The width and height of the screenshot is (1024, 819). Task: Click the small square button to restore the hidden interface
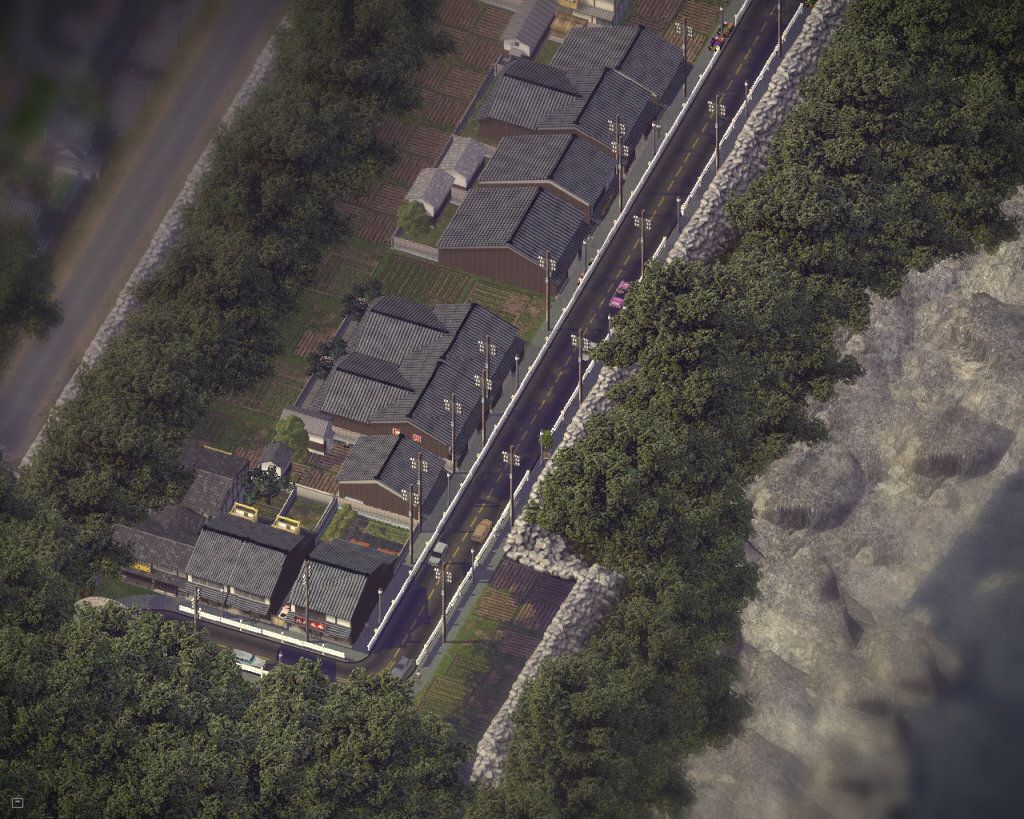tap(17, 801)
